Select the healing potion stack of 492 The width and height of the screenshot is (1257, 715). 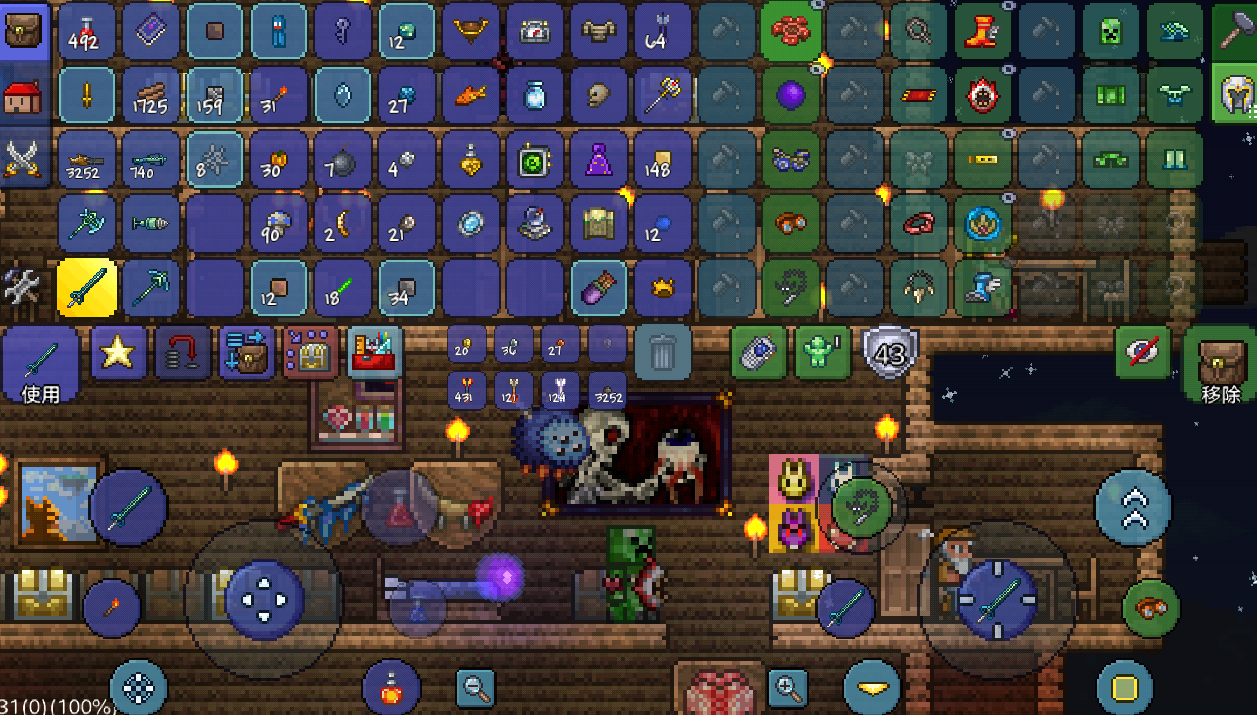click(x=87, y=32)
